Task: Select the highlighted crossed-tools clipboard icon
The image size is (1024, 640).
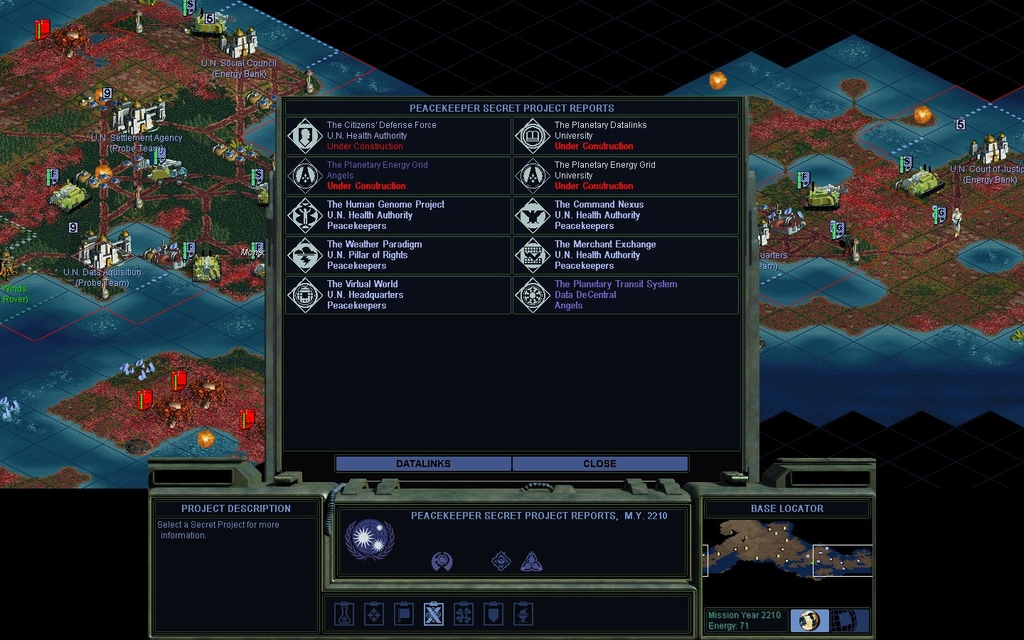Action: point(433,613)
